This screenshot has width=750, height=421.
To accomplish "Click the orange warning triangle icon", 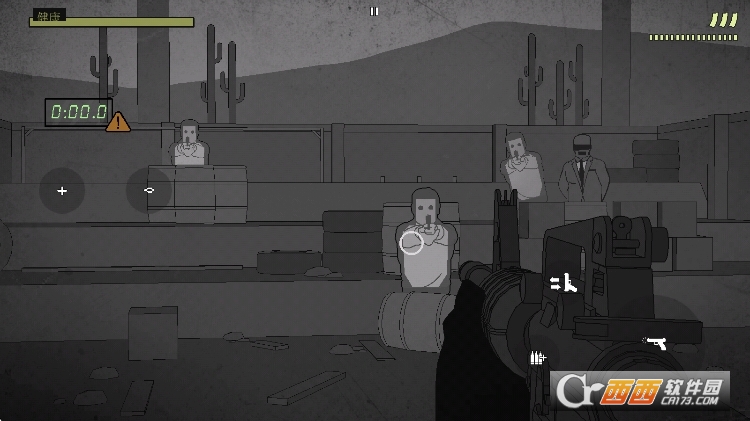I will pos(118,123).
